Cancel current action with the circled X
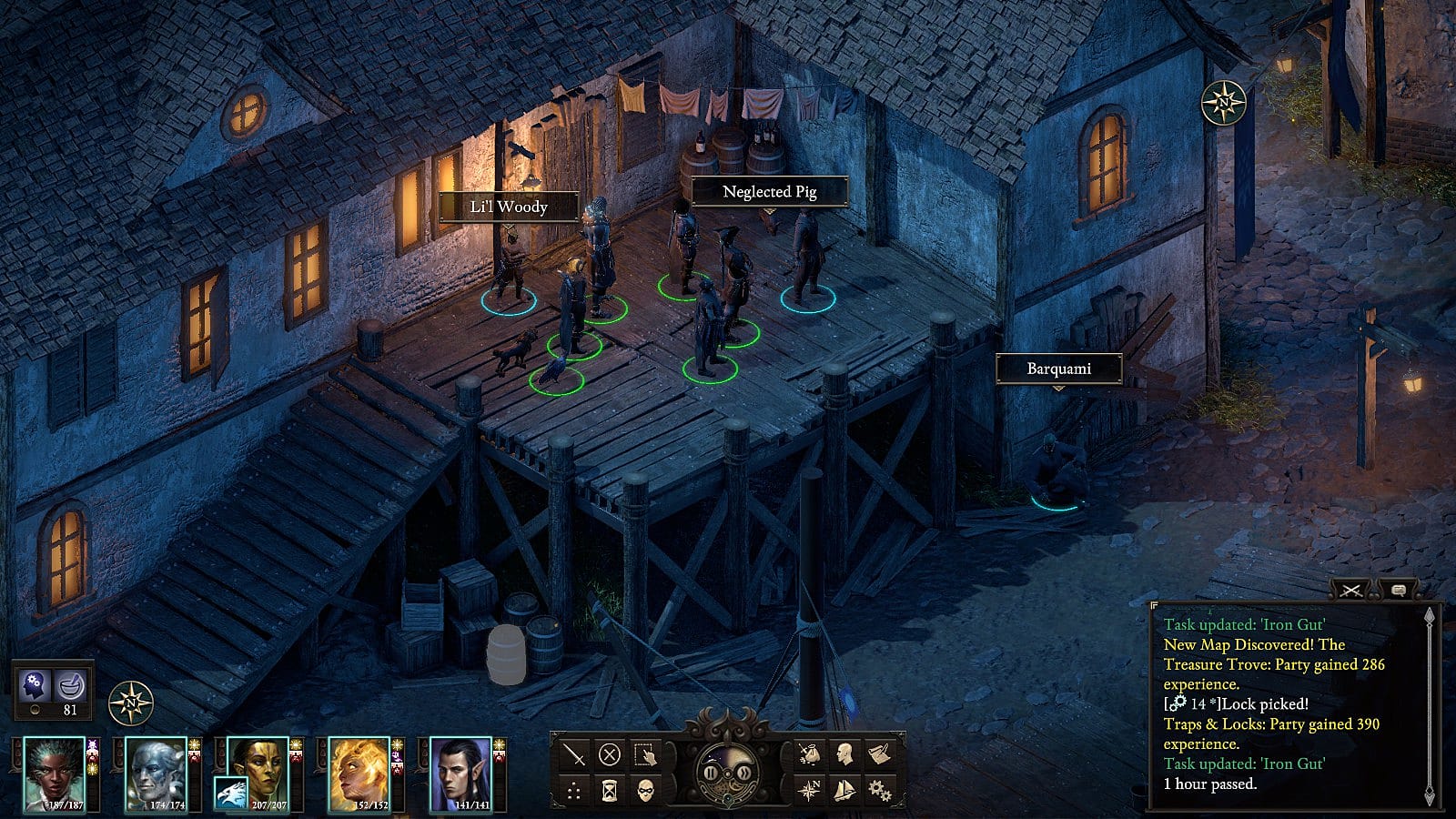The image size is (1456, 819). 610,754
